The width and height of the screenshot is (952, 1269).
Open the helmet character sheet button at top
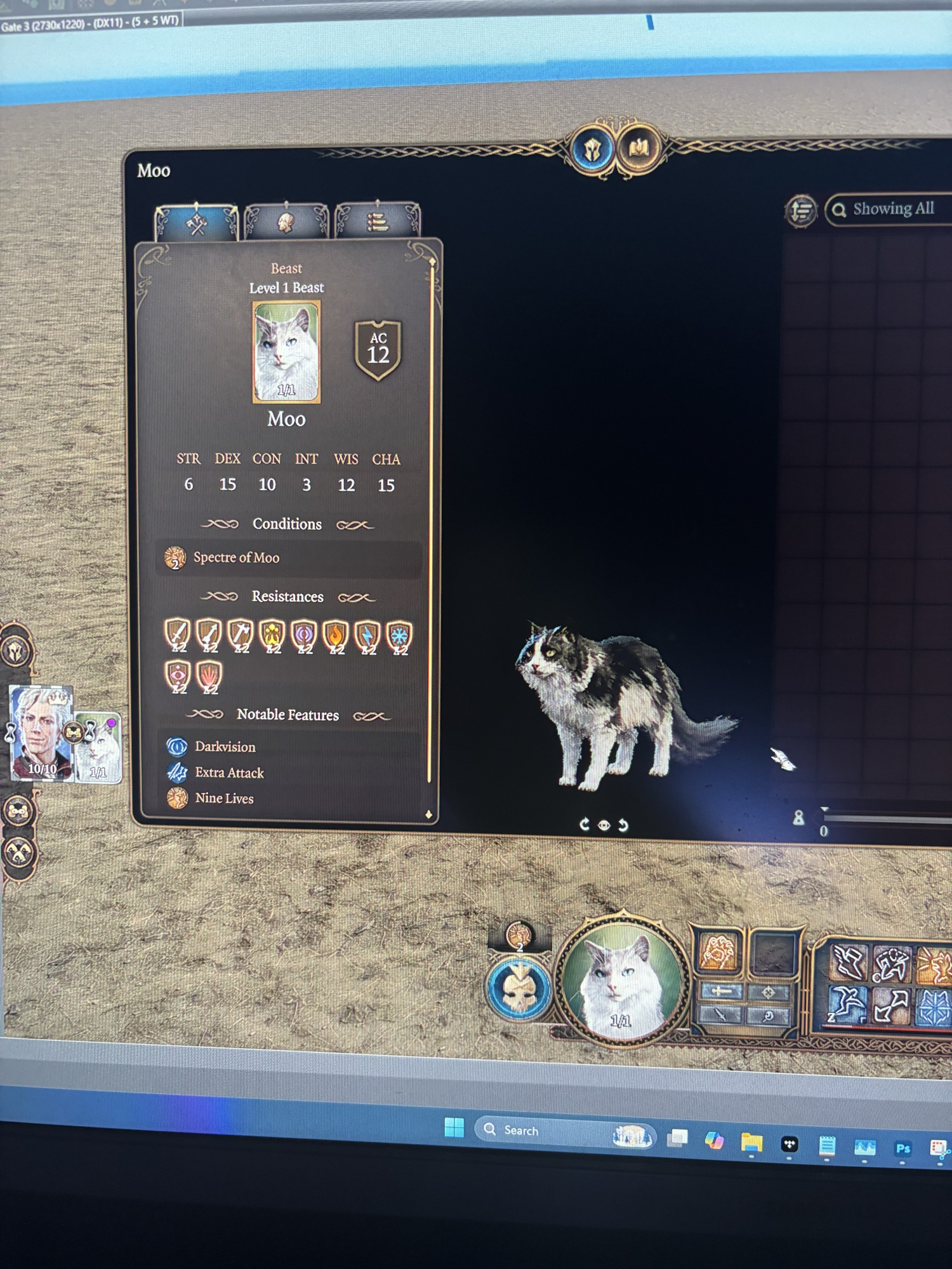592,150
